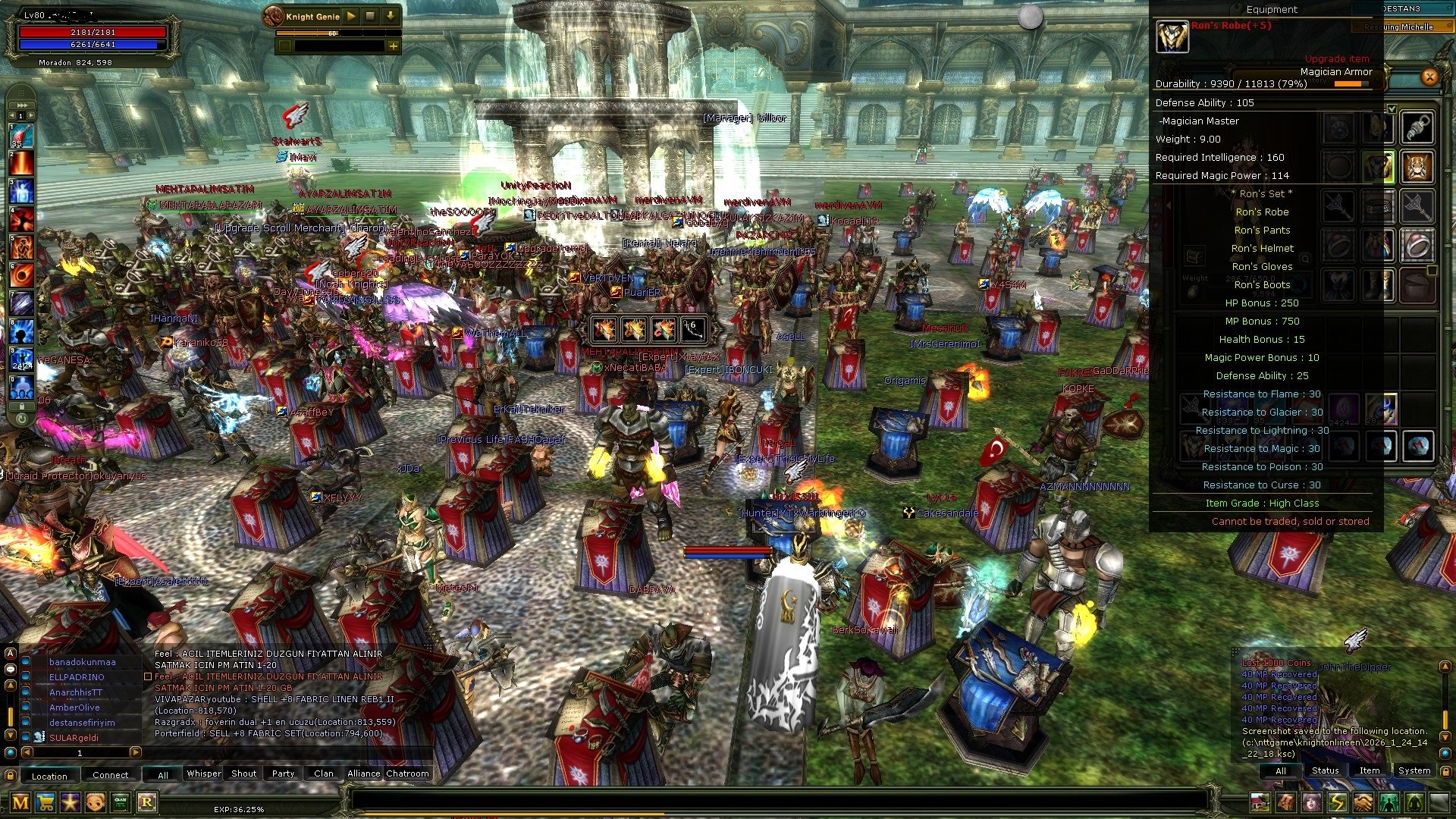Toggle the chat lock icon bottom-left
This screenshot has height=819, width=1456.
(x=10, y=774)
